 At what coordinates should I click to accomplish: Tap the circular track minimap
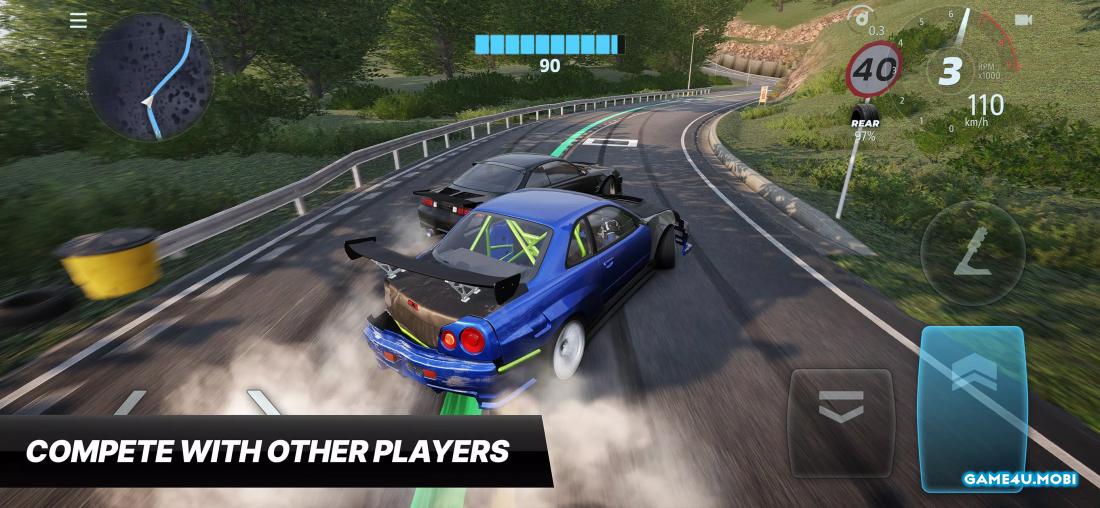coord(150,76)
